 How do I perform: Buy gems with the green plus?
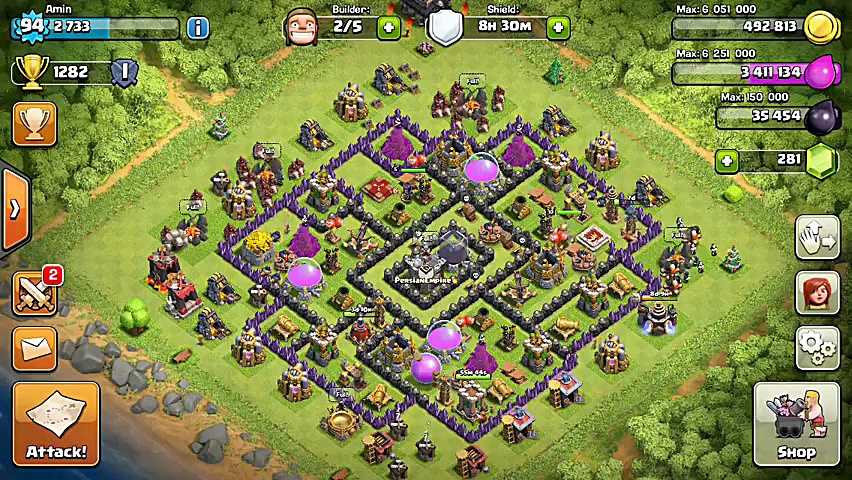click(727, 160)
